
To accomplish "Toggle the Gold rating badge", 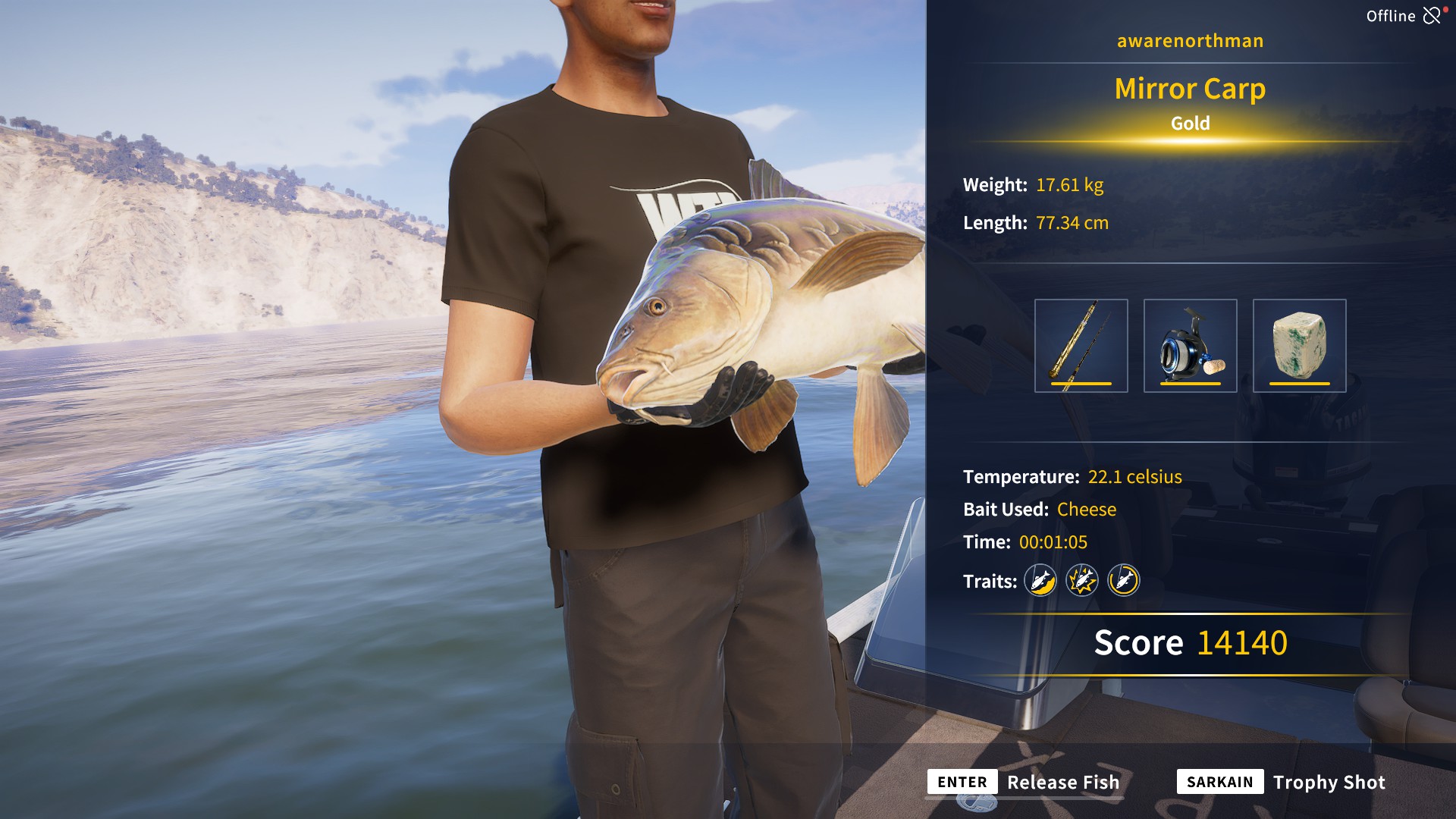I will click(x=1189, y=123).
